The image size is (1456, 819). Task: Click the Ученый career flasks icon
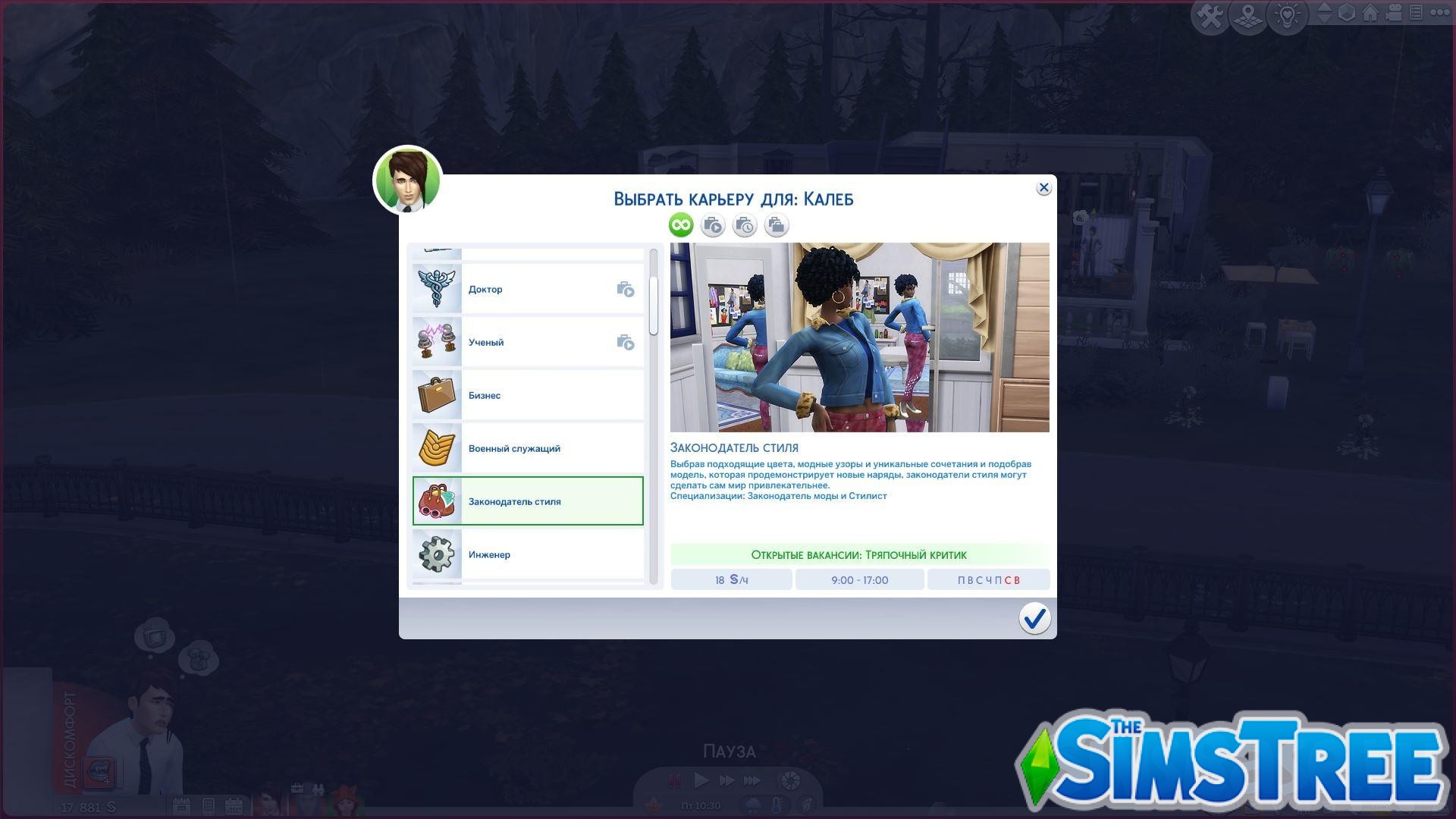click(437, 341)
